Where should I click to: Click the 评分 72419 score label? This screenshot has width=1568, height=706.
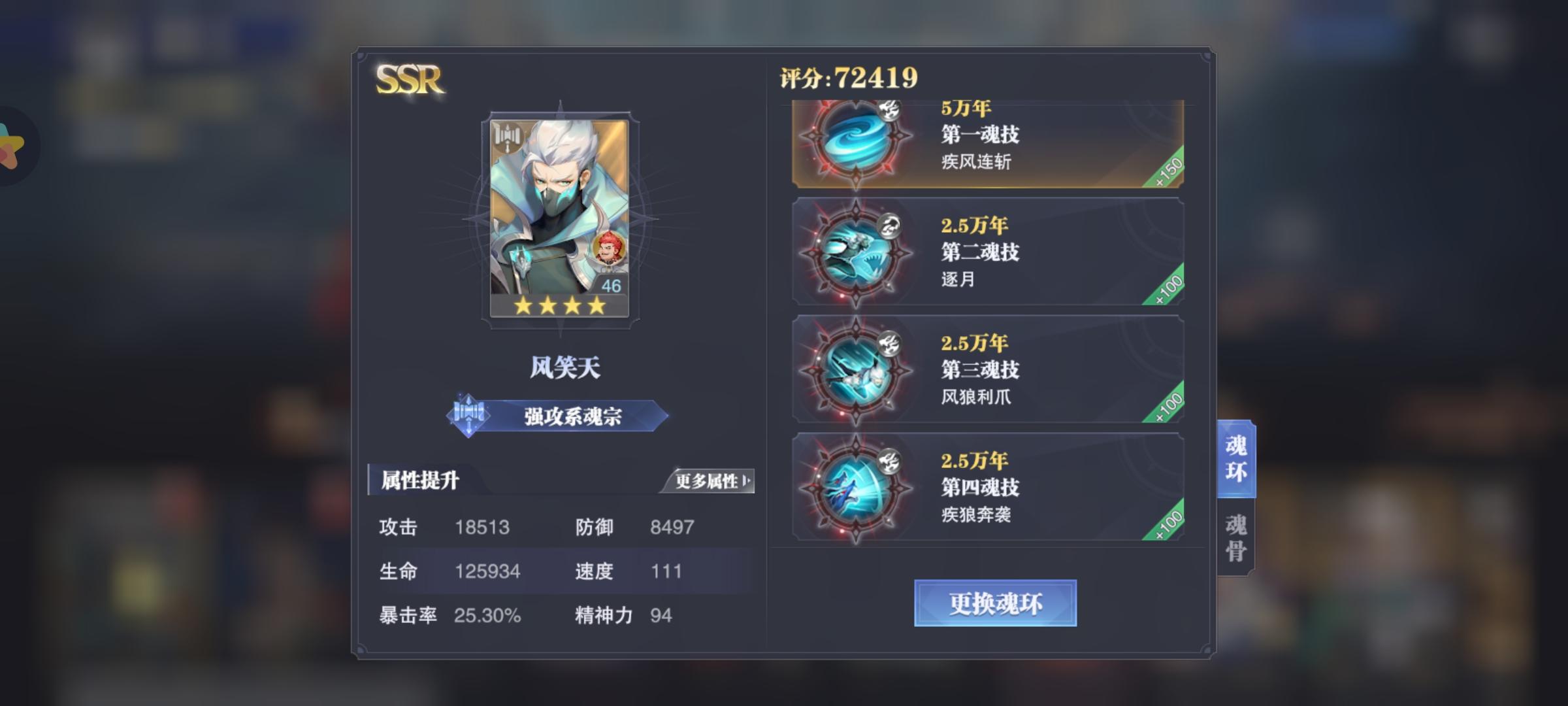coord(847,76)
